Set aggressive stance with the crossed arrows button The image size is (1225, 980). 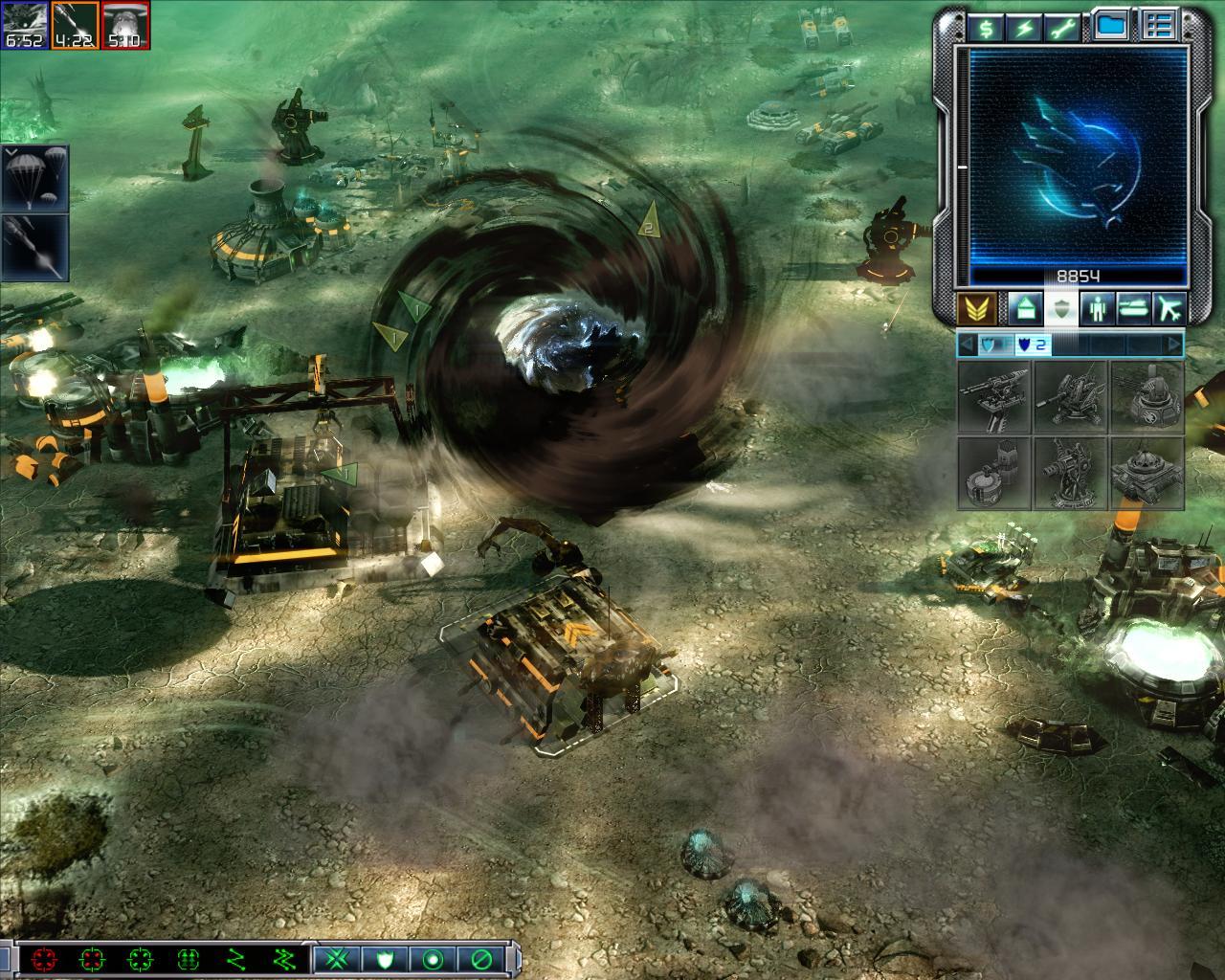336,958
